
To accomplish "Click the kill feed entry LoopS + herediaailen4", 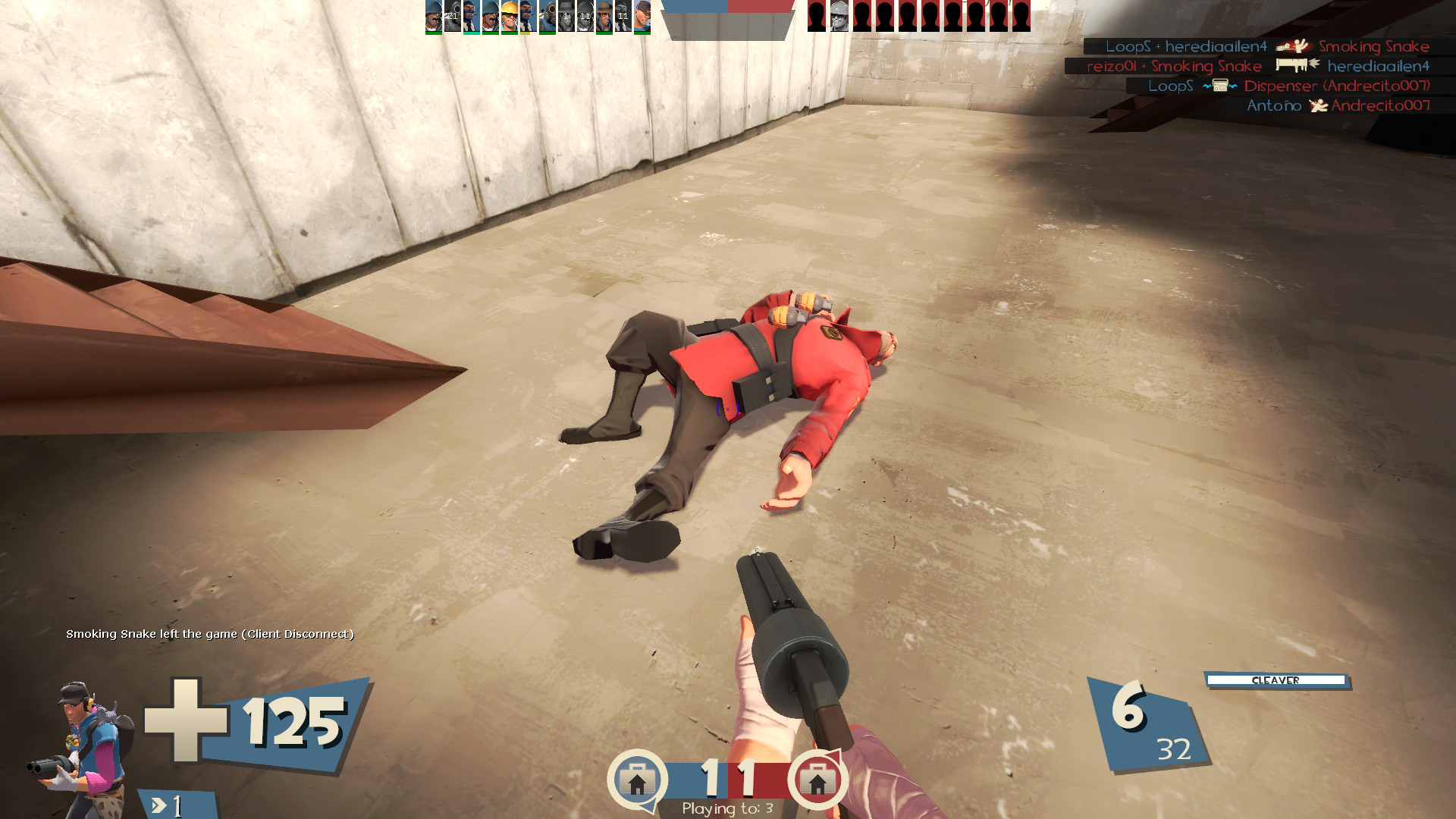I will point(1187,46).
